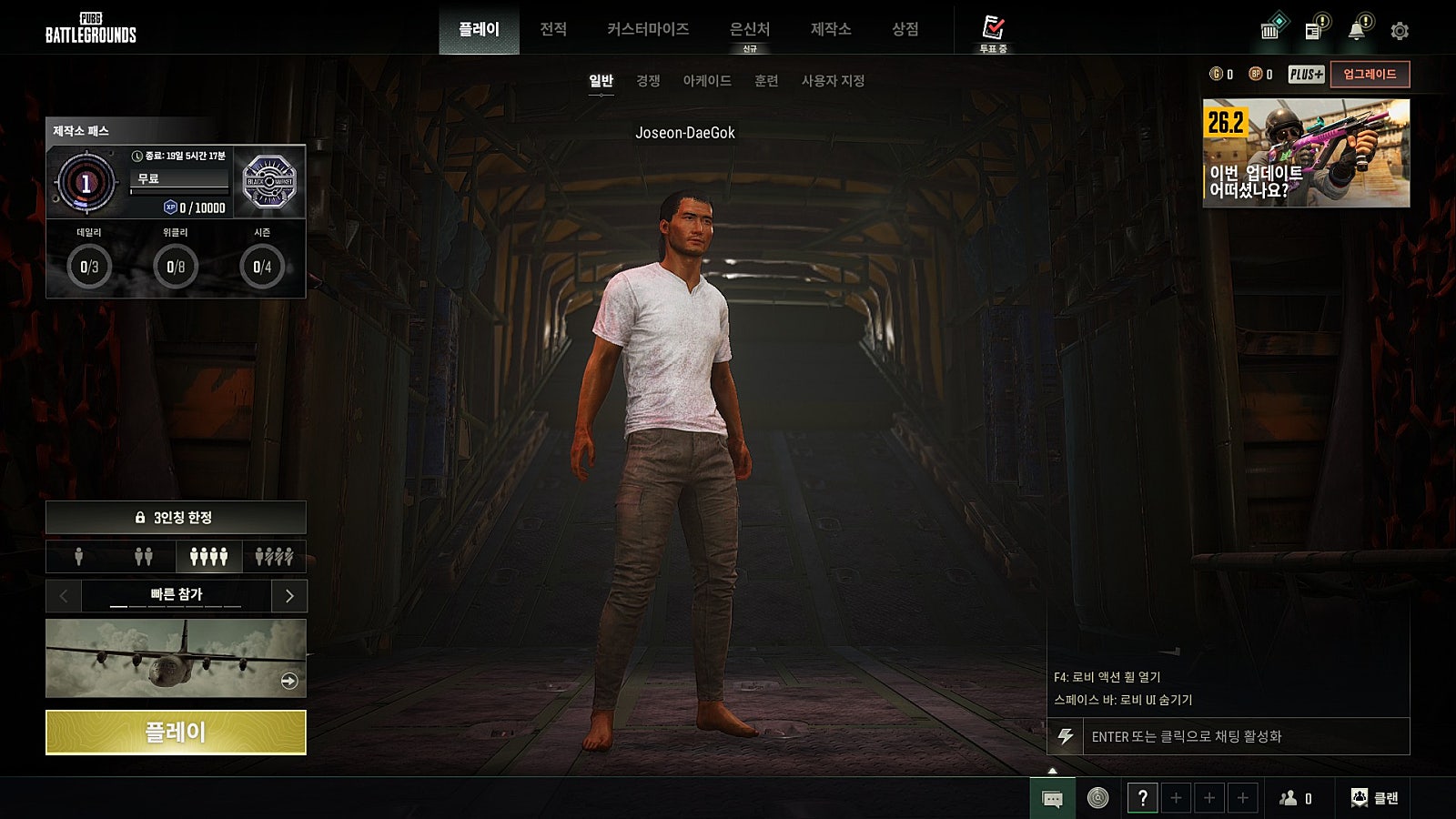Show notifications via the bell icon
The width and height of the screenshot is (1456, 819).
[x=1356, y=31]
